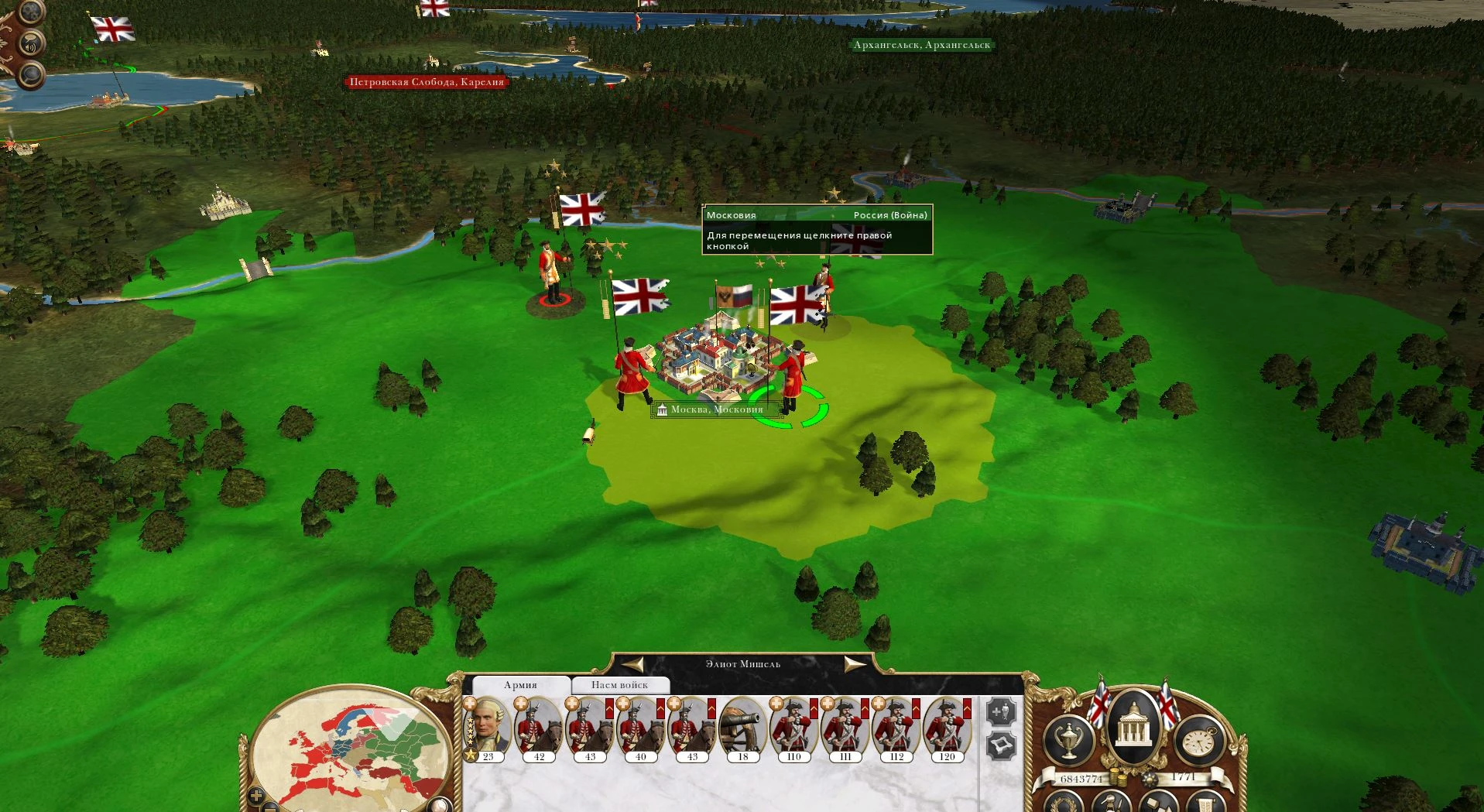Open the missions scroll icon
The image size is (1484, 812).
(x=1205, y=803)
